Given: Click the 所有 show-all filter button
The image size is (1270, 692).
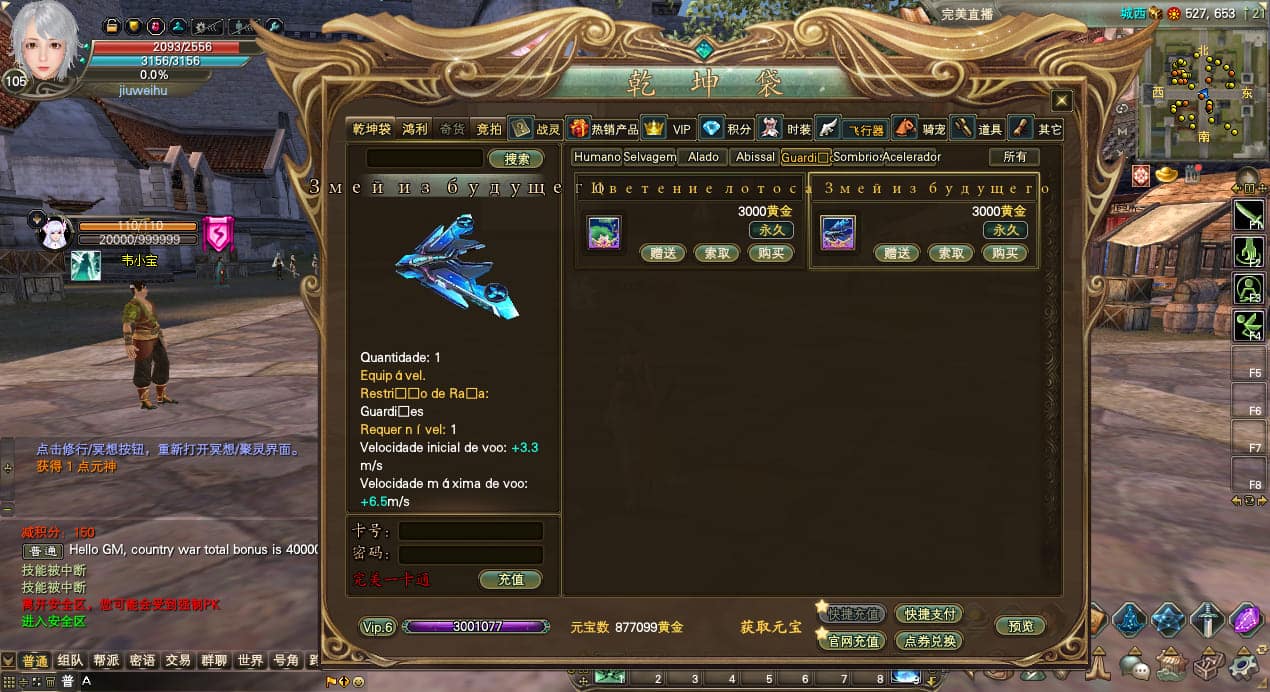Looking at the screenshot, I should 1014,157.
